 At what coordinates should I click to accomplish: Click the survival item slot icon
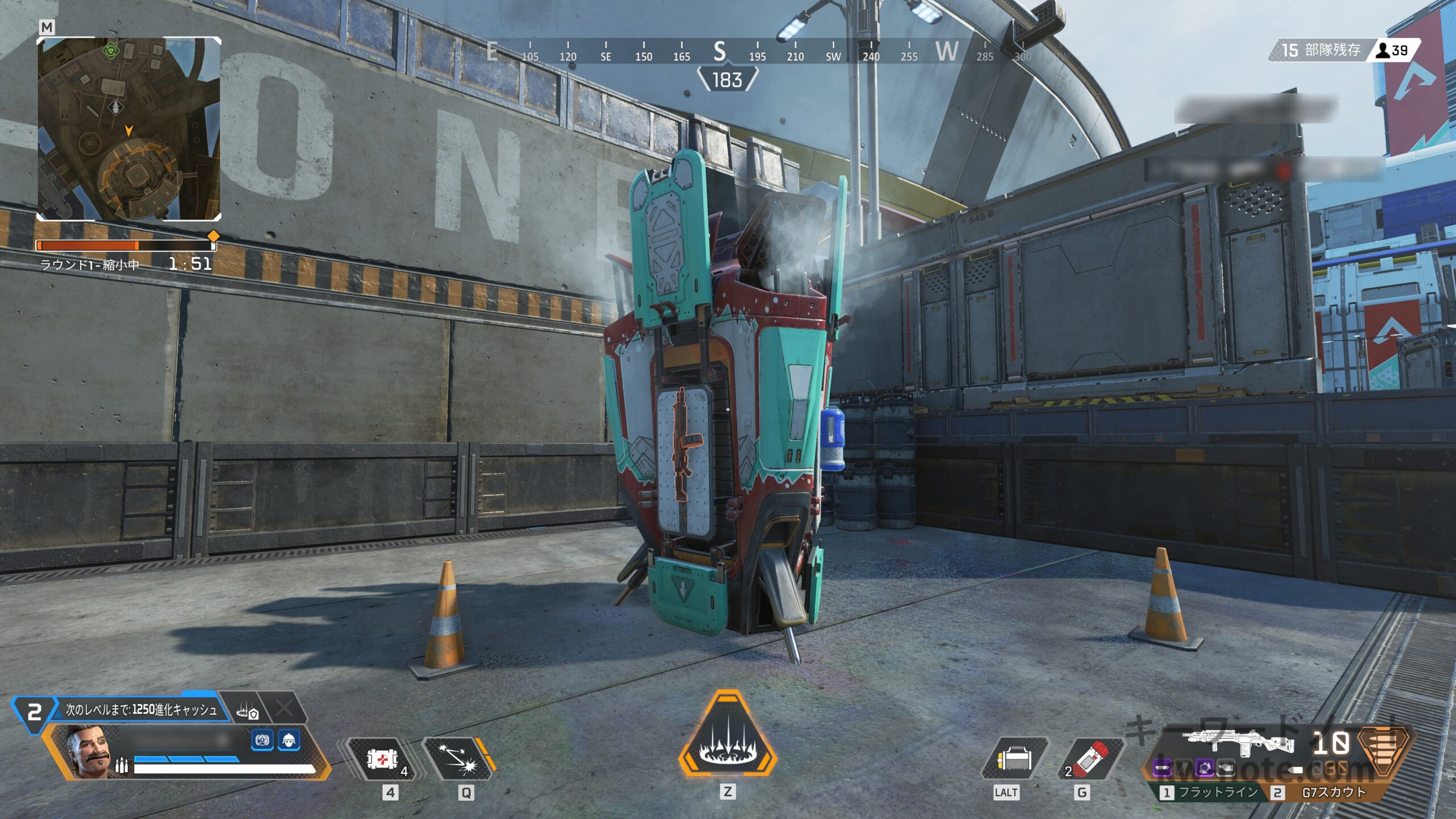click(x=1014, y=759)
